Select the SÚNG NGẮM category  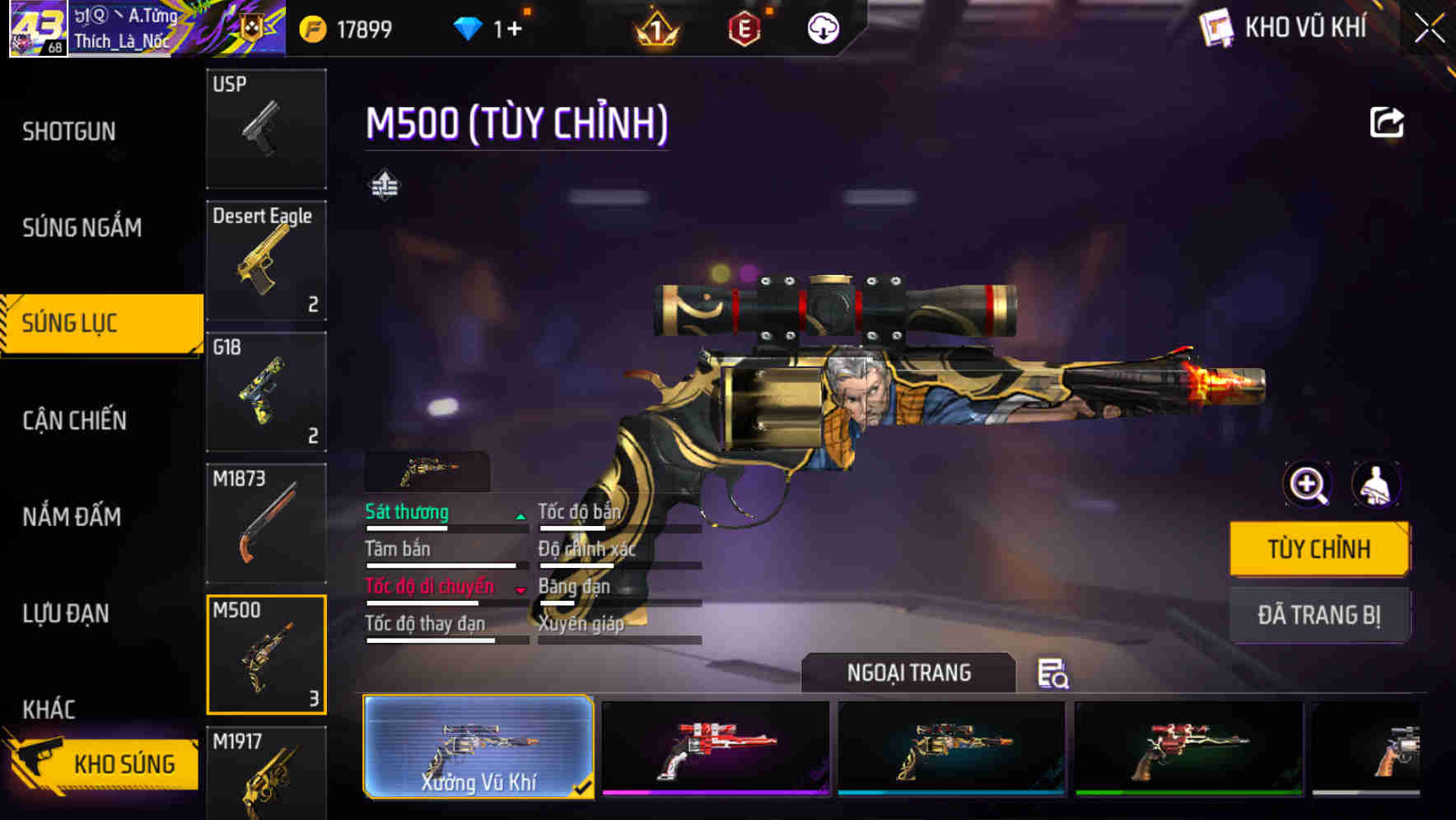82,228
